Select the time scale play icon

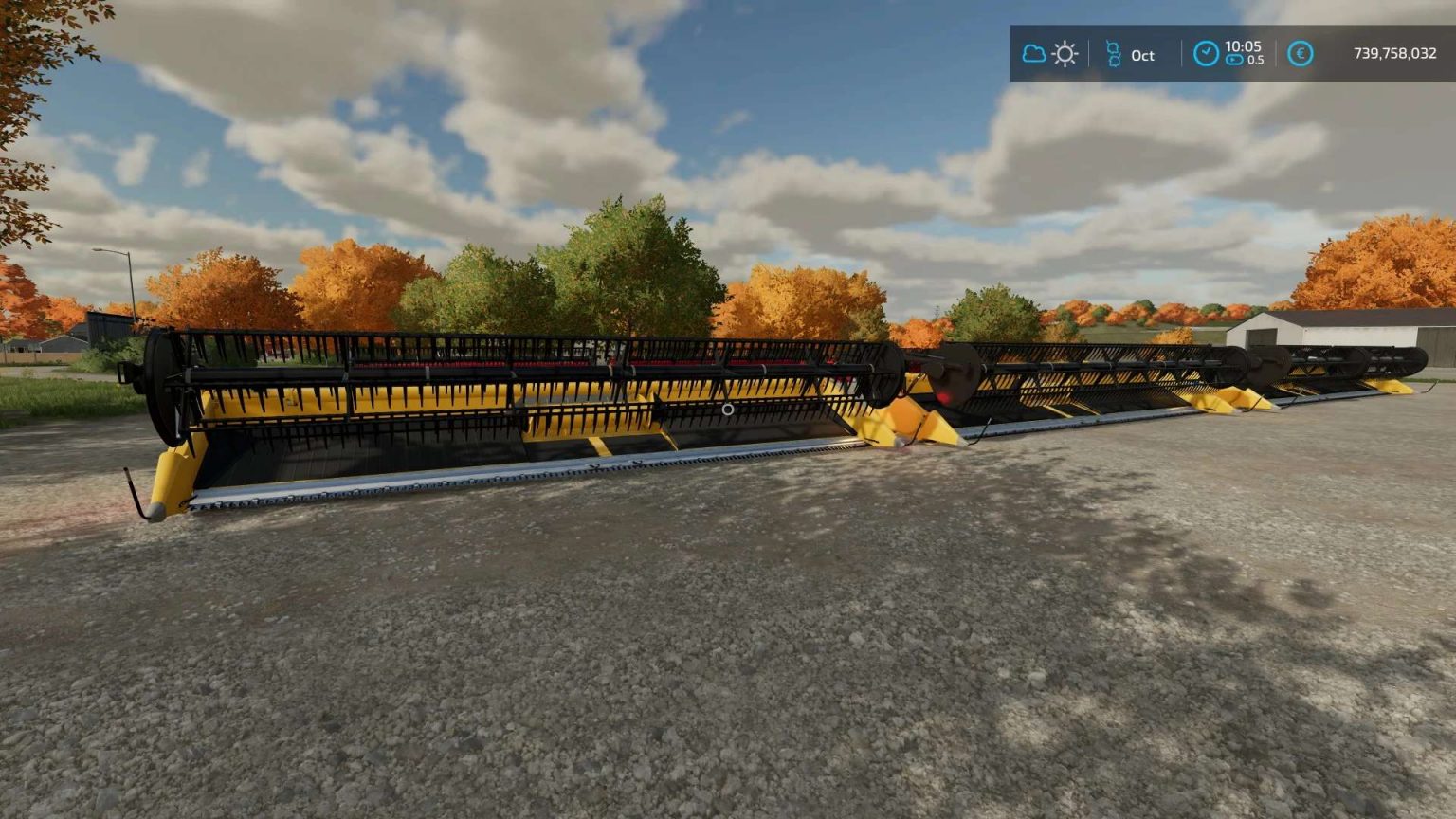(x=1235, y=60)
